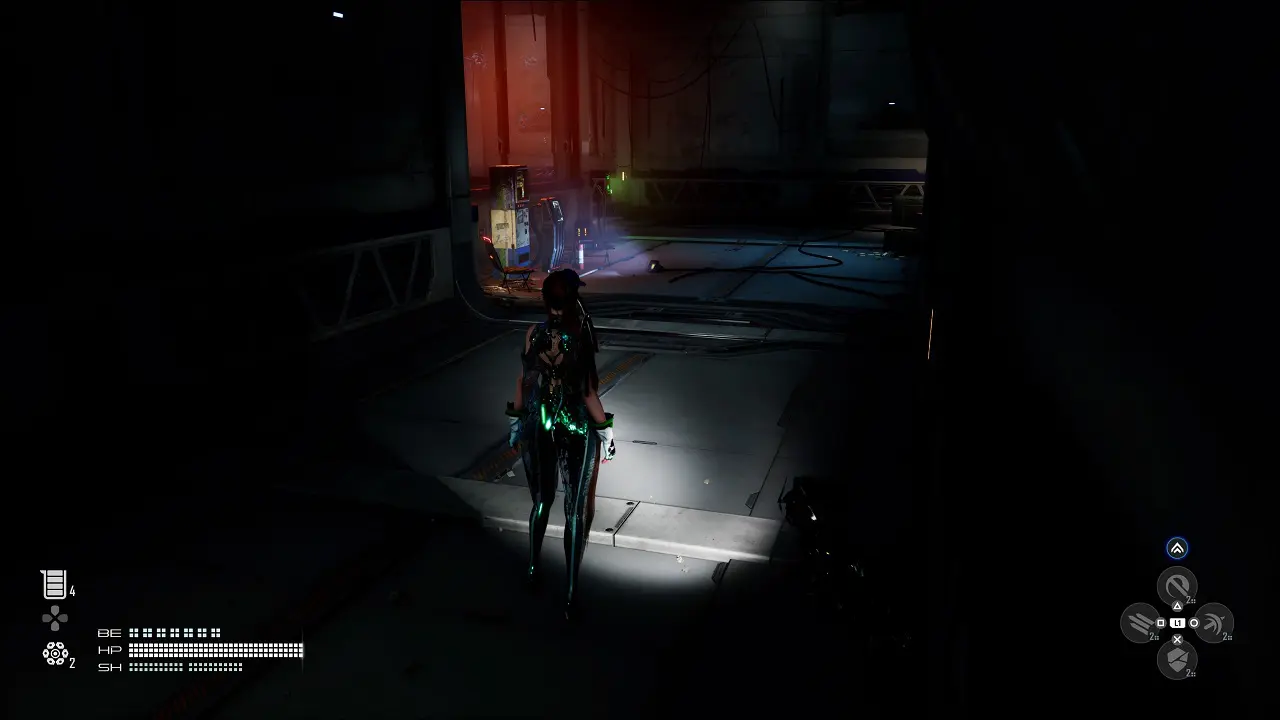1280x720 pixels.
Task: Select the revolver cylinder ammo icon
Action: click(54, 653)
